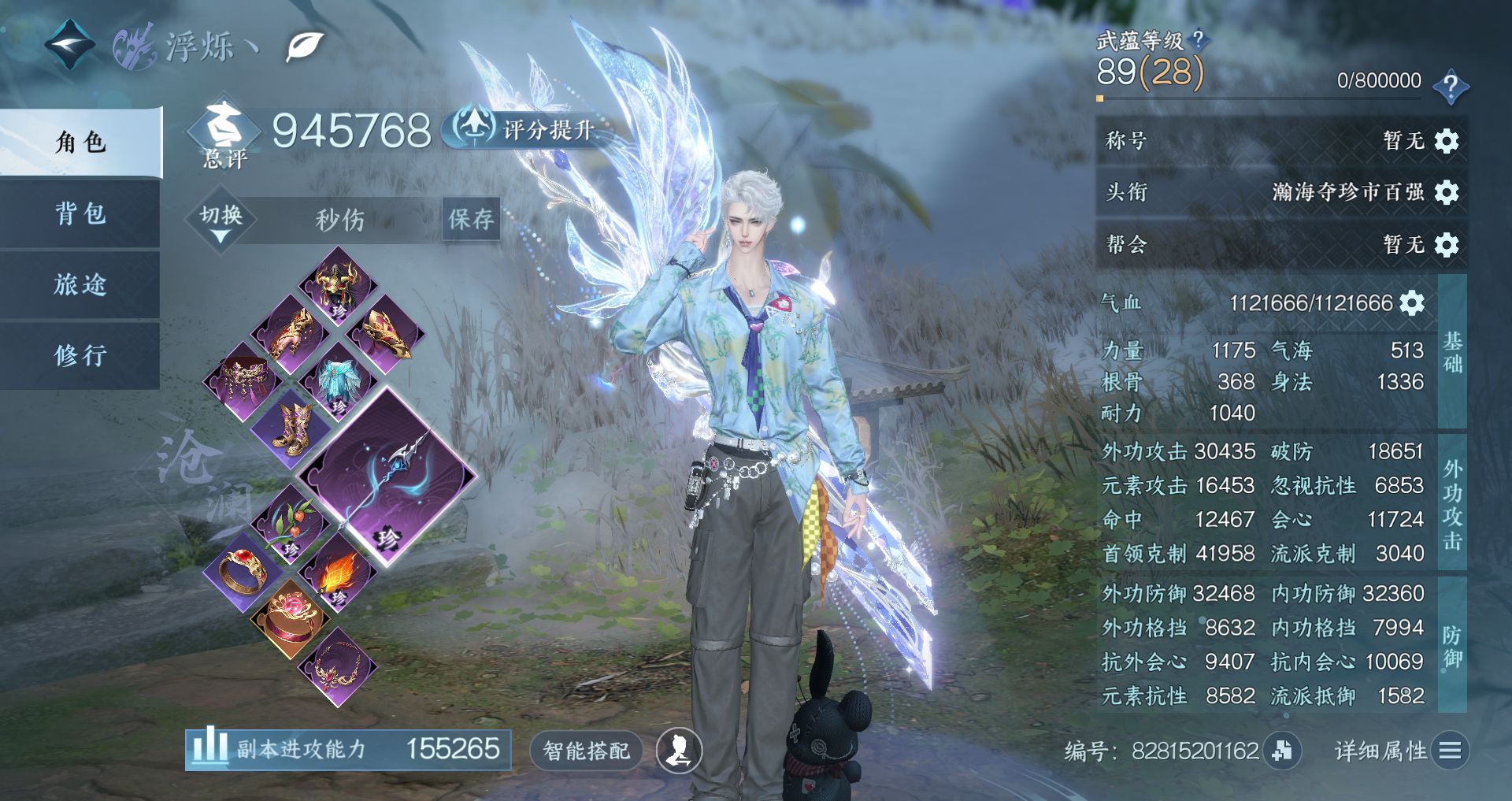1512x801 pixels.
Task: Switch to the 背包 tab
Action: [x=80, y=213]
